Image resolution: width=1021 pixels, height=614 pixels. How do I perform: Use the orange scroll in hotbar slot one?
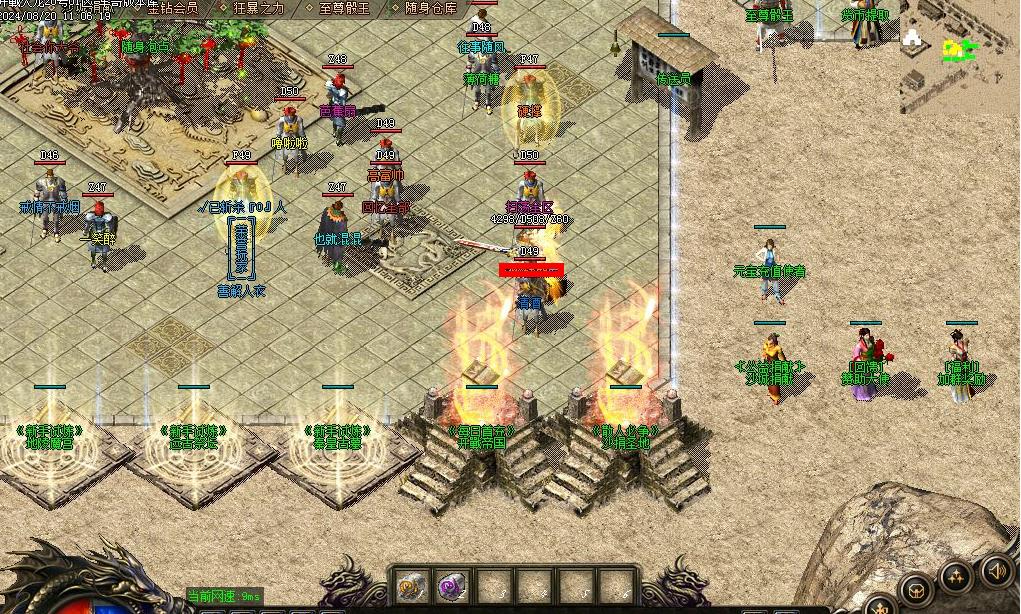[411, 586]
